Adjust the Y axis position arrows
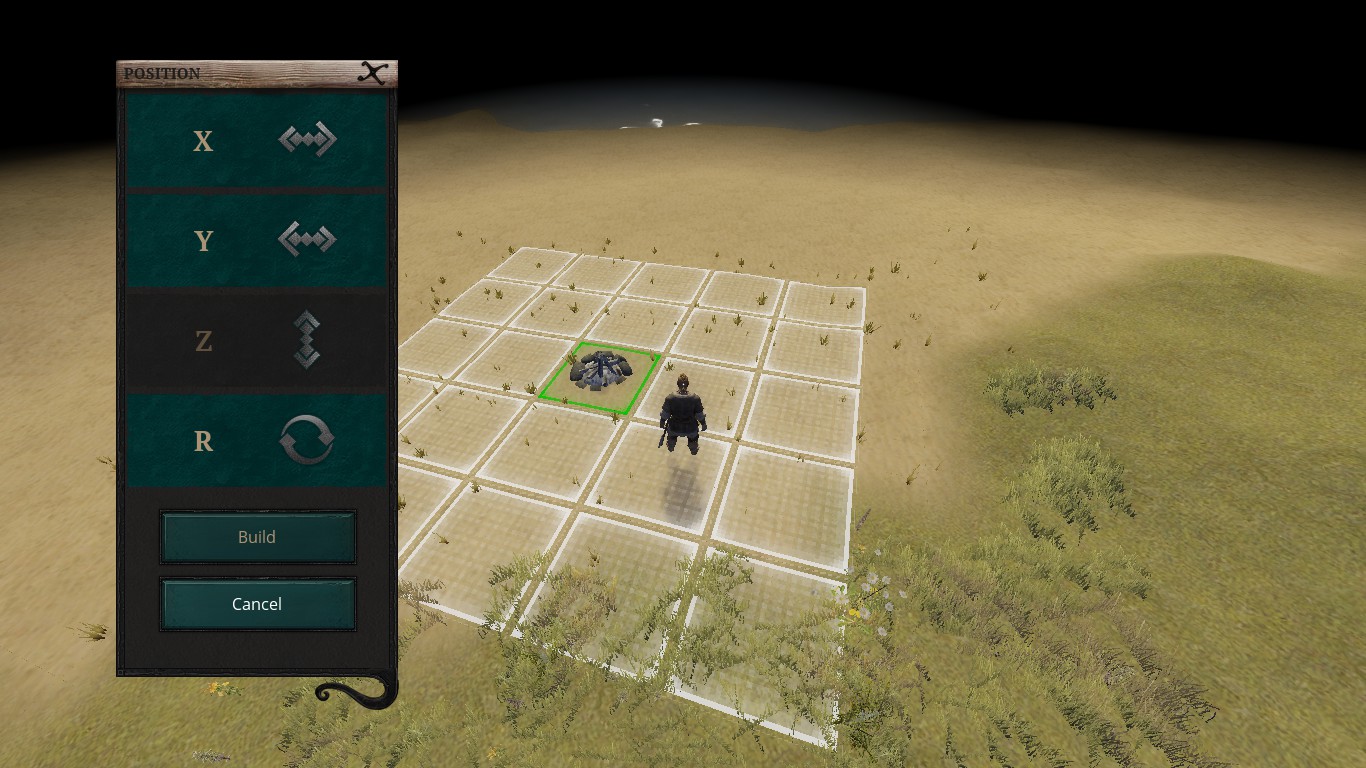The height and width of the screenshot is (768, 1366). [x=307, y=240]
